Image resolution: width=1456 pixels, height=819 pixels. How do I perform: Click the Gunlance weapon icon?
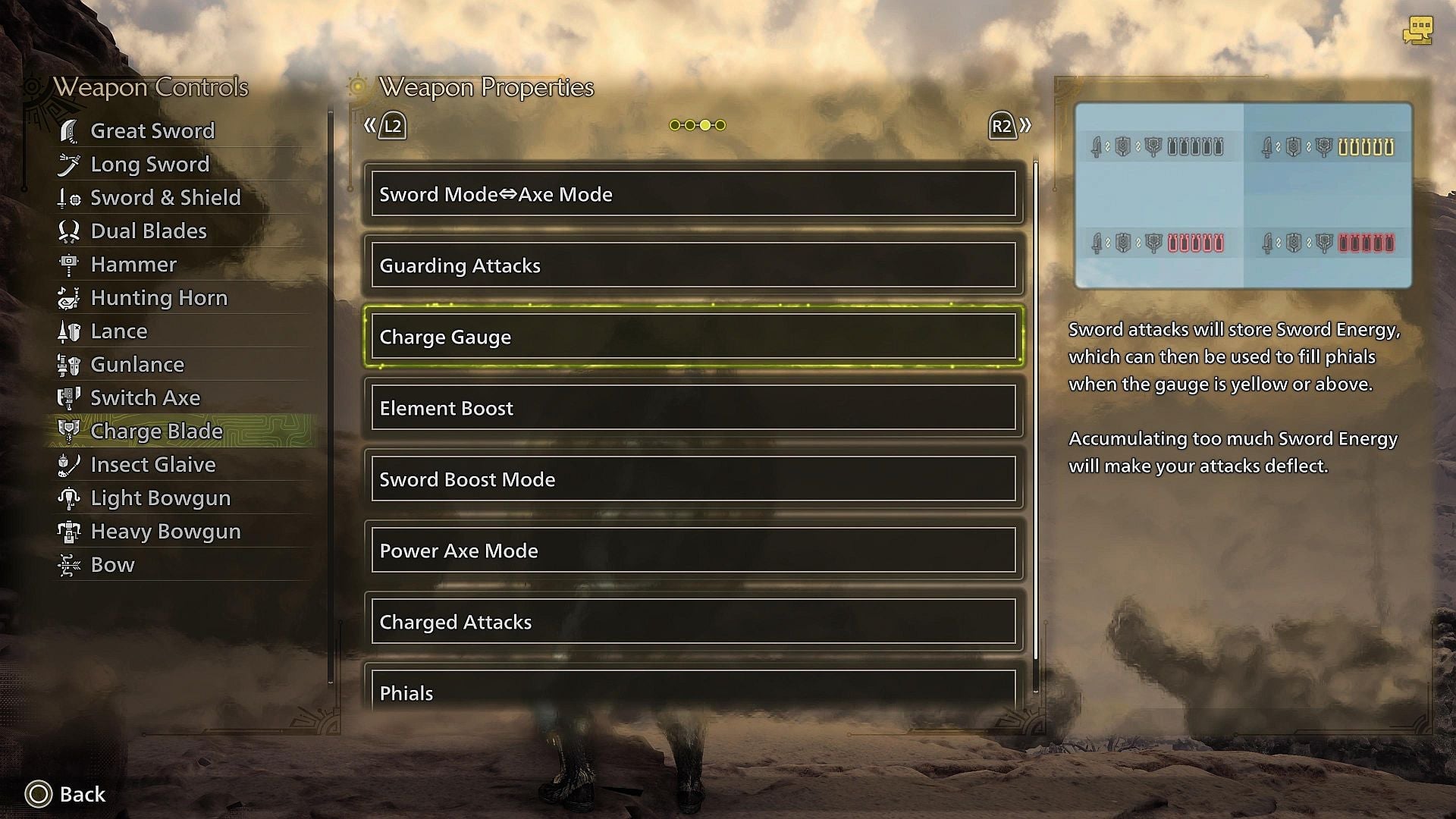tap(71, 364)
